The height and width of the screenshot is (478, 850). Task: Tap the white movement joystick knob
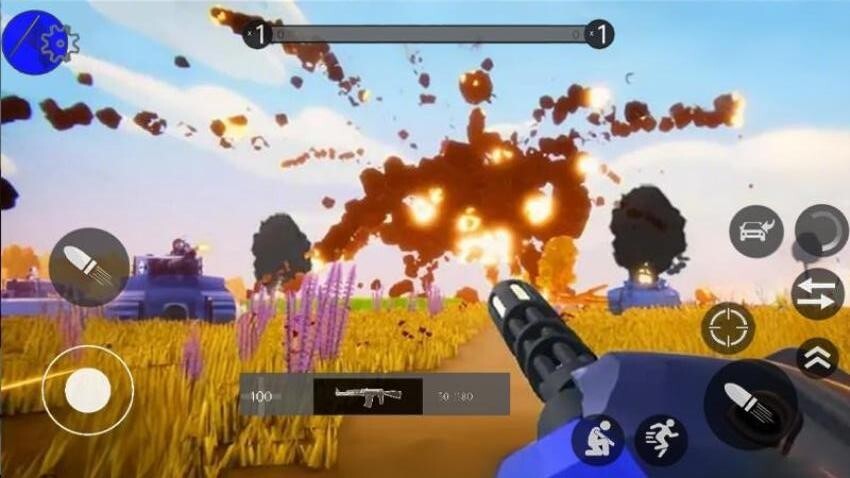(x=88, y=389)
